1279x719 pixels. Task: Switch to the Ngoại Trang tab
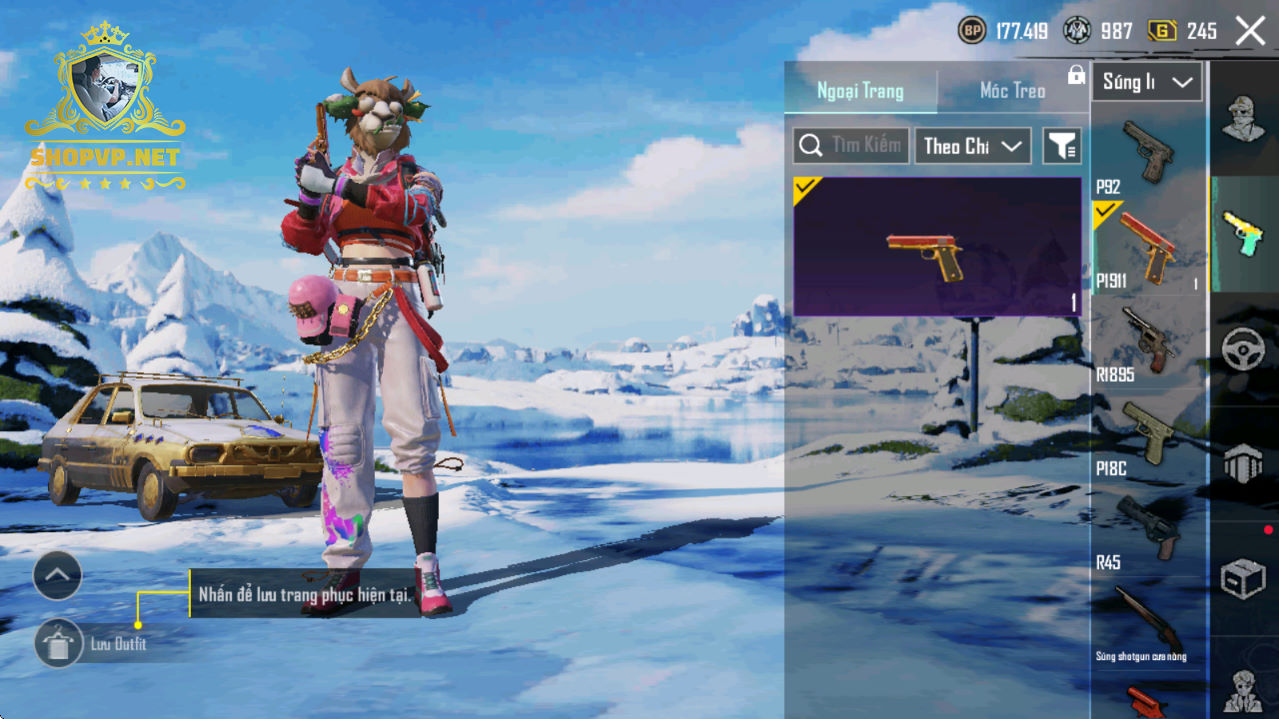(x=860, y=91)
